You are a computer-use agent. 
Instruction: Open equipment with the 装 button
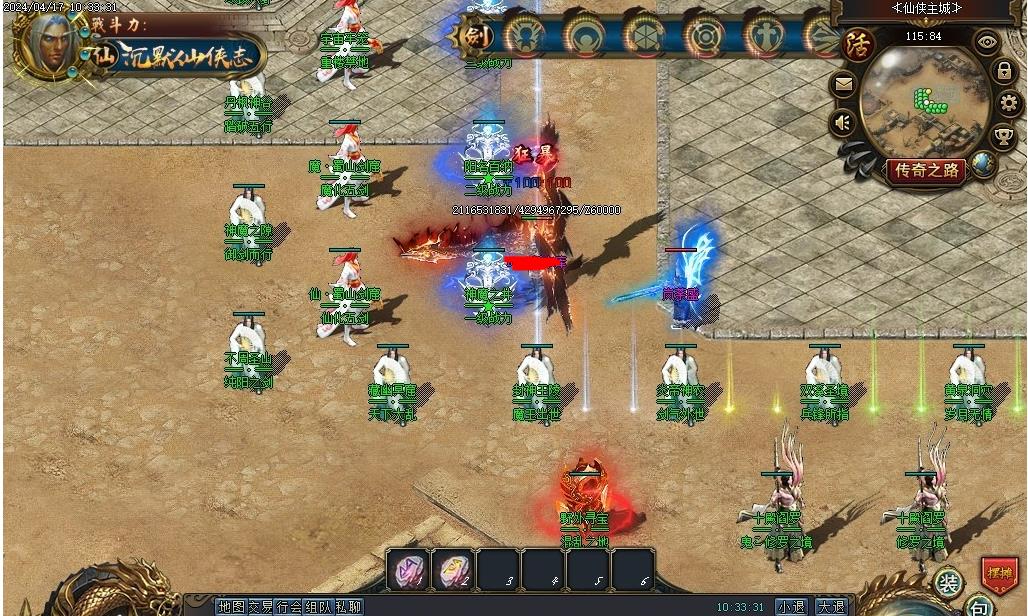pos(949,582)
